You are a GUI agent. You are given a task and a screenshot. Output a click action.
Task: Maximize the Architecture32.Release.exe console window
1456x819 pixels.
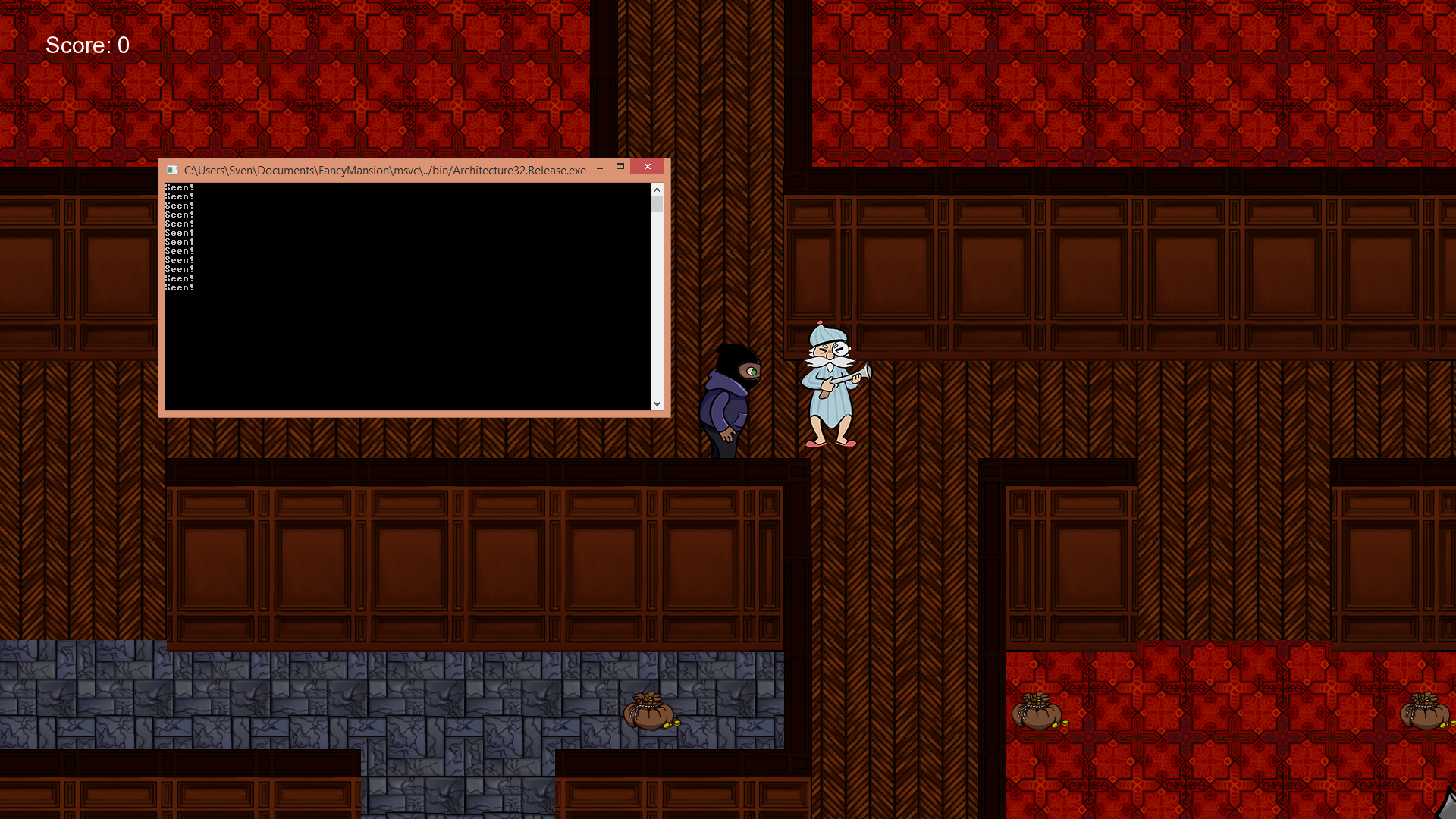click(x=621, y=167)
